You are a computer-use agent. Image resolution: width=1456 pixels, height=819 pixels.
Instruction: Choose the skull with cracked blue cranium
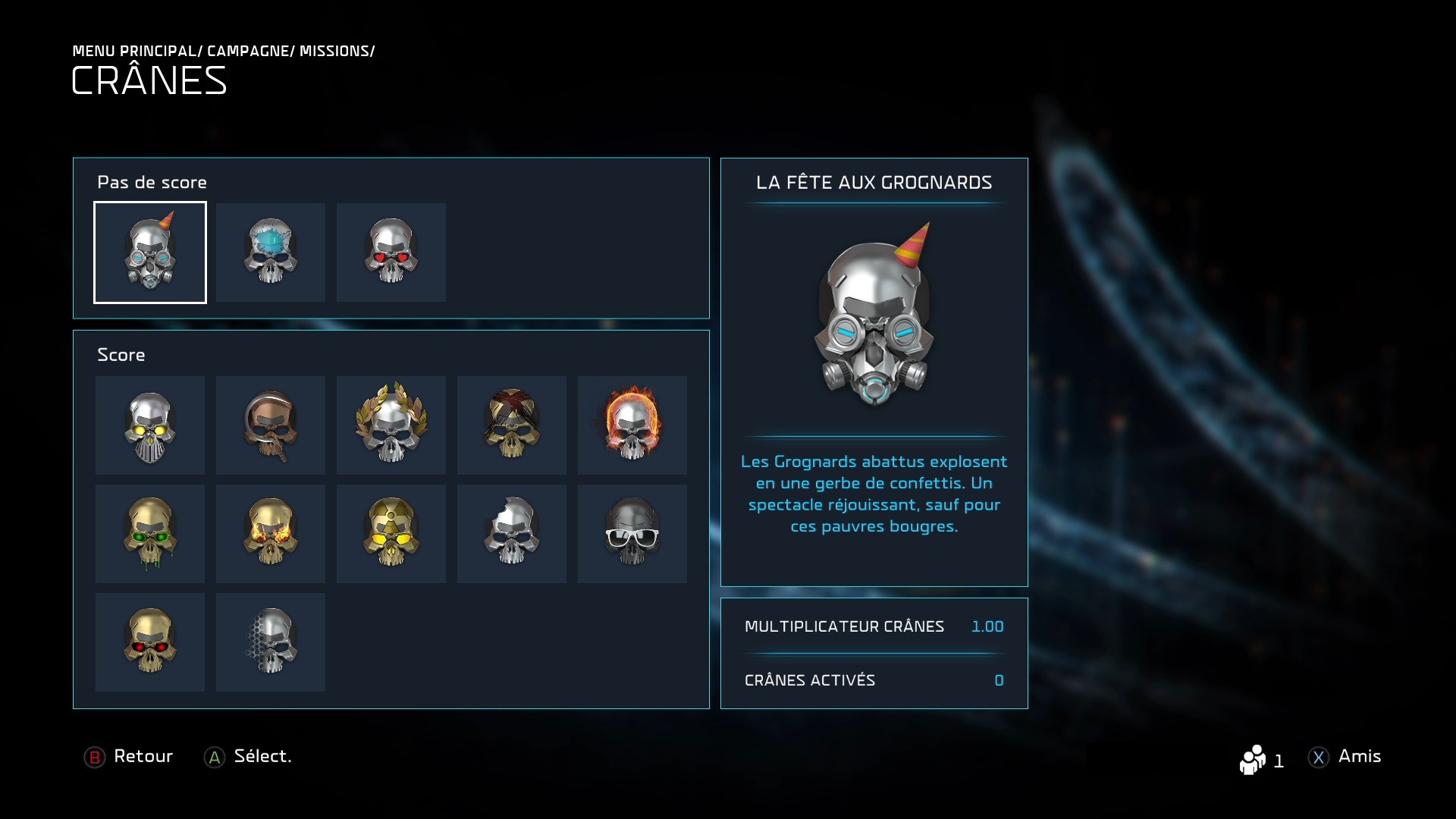point(271,253)
